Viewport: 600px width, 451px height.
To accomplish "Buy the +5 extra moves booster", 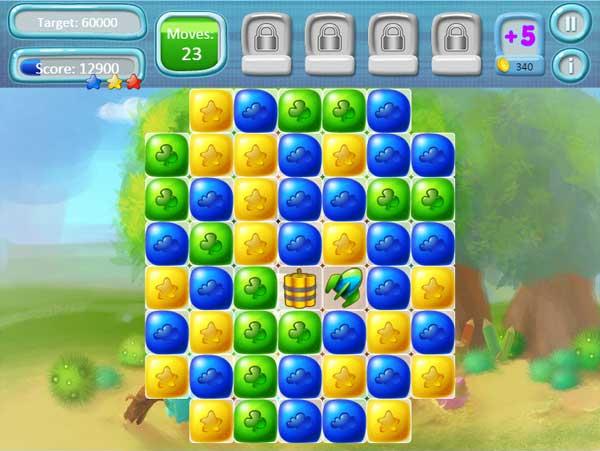I will (519, 44).
